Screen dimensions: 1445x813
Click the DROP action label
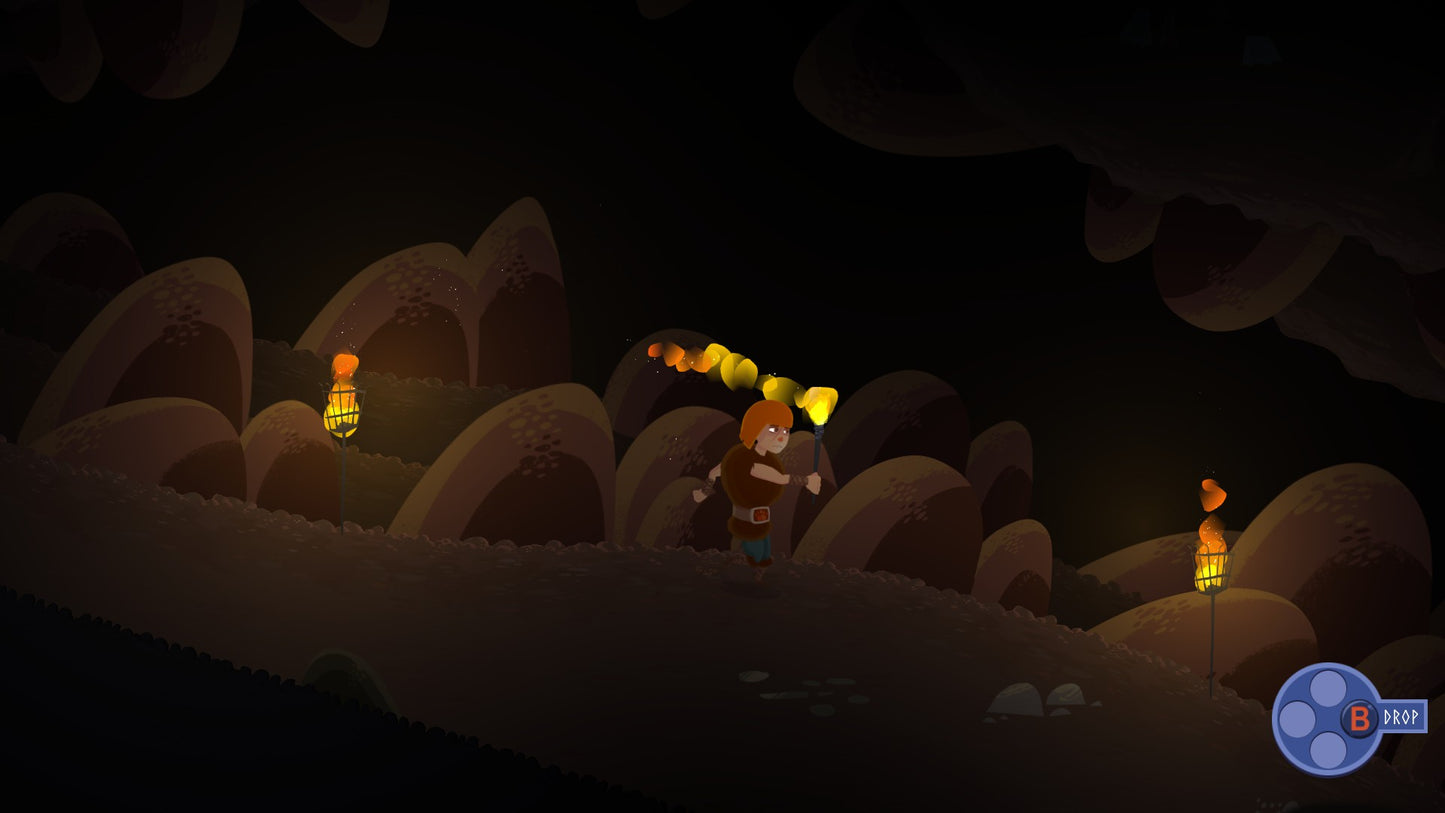point(1401,717)
